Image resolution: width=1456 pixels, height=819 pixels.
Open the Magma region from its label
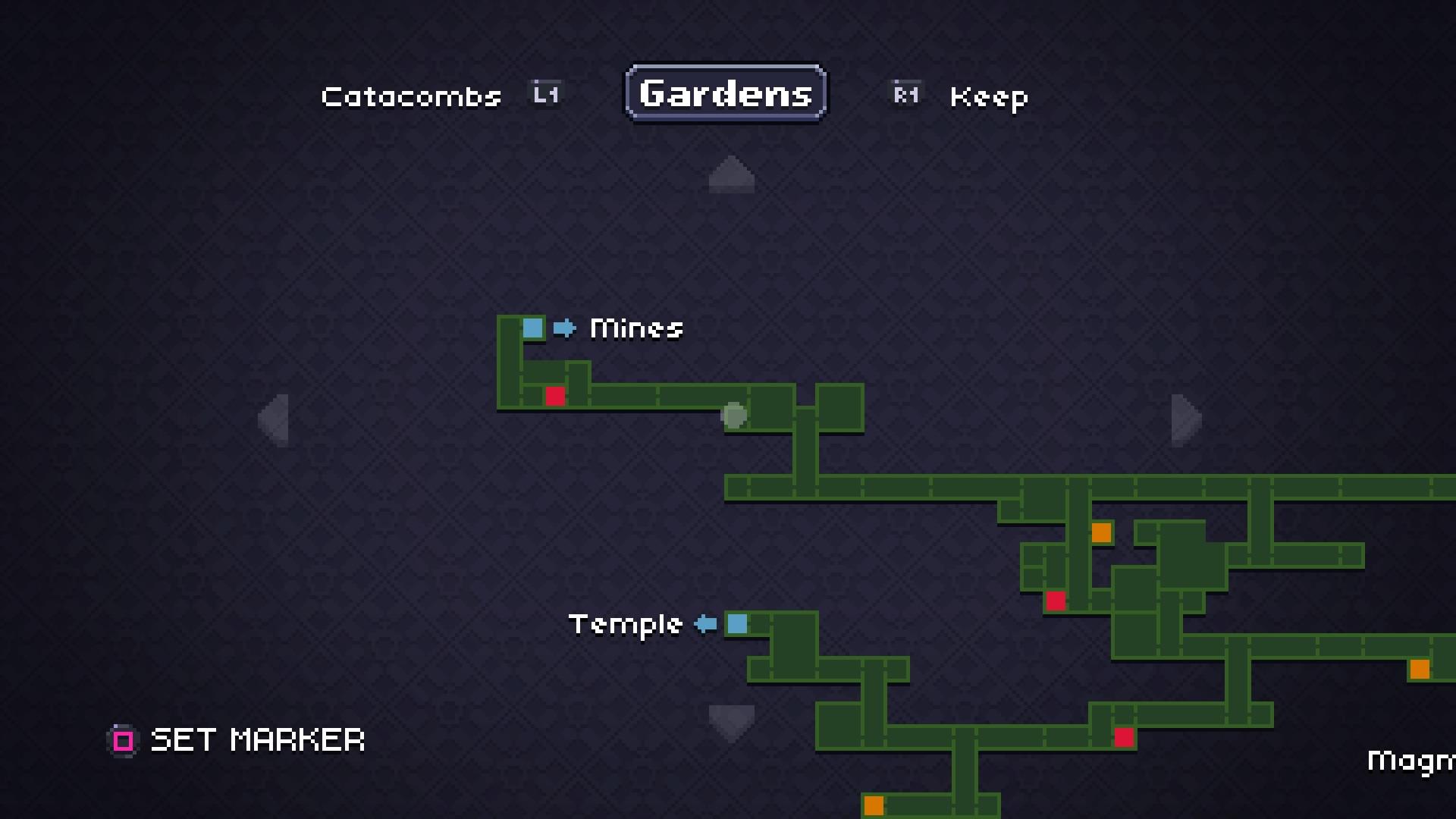pos(1413,761)
